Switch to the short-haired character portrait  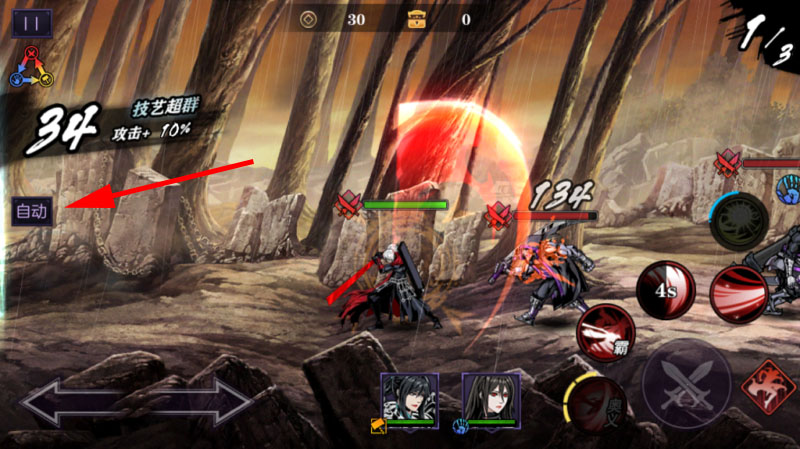[410, 398]
